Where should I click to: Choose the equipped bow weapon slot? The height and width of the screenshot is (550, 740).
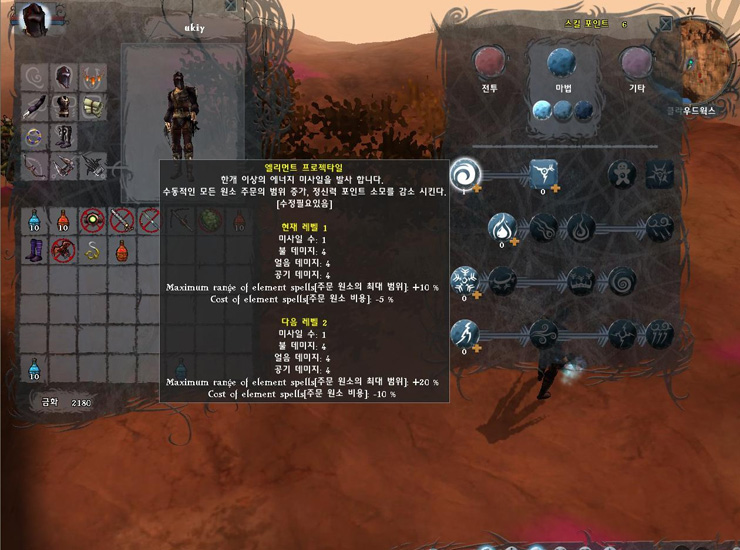36,164
